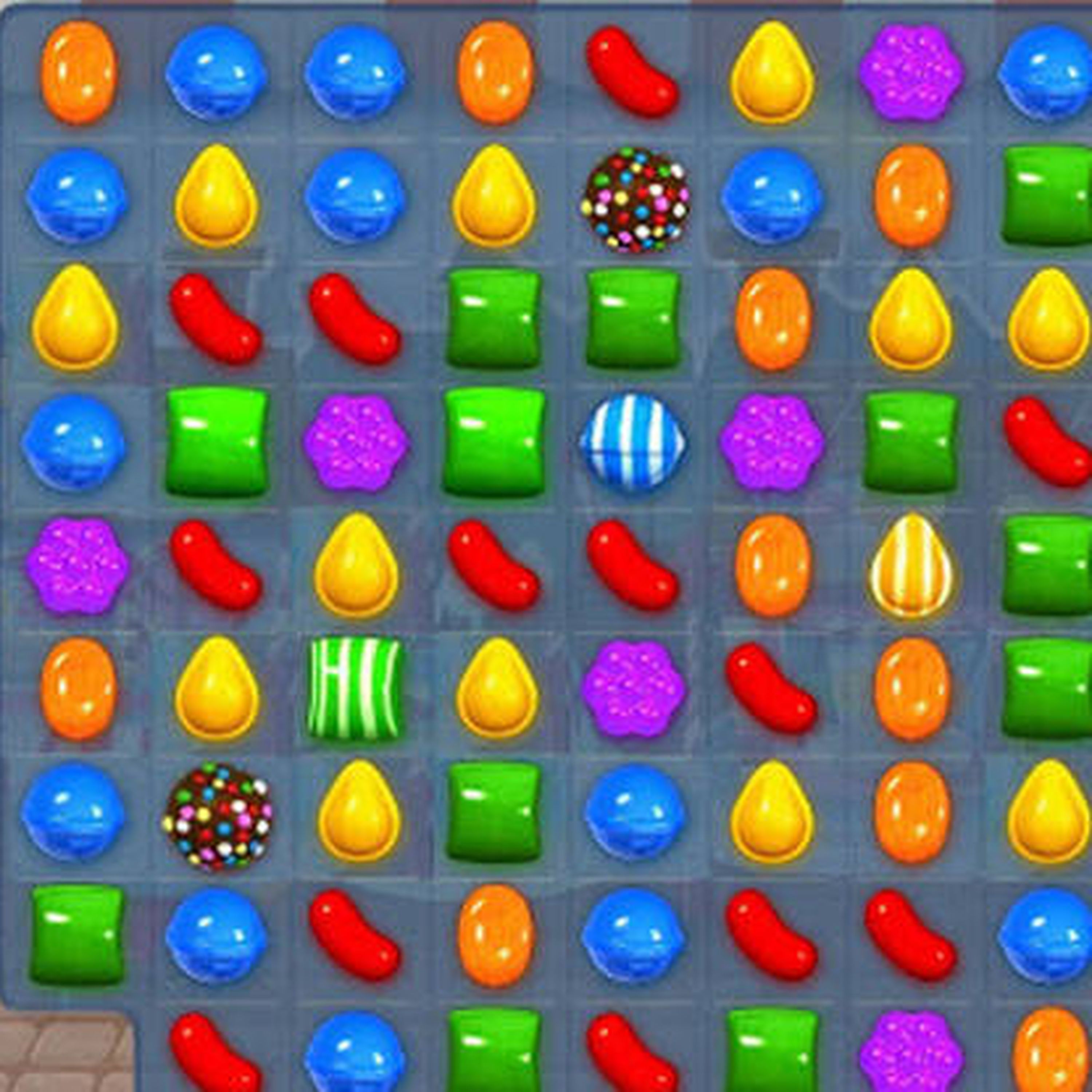1092x1092 pixels.
Task: Select the blue striped candy
Action: [x=634, y=442]
